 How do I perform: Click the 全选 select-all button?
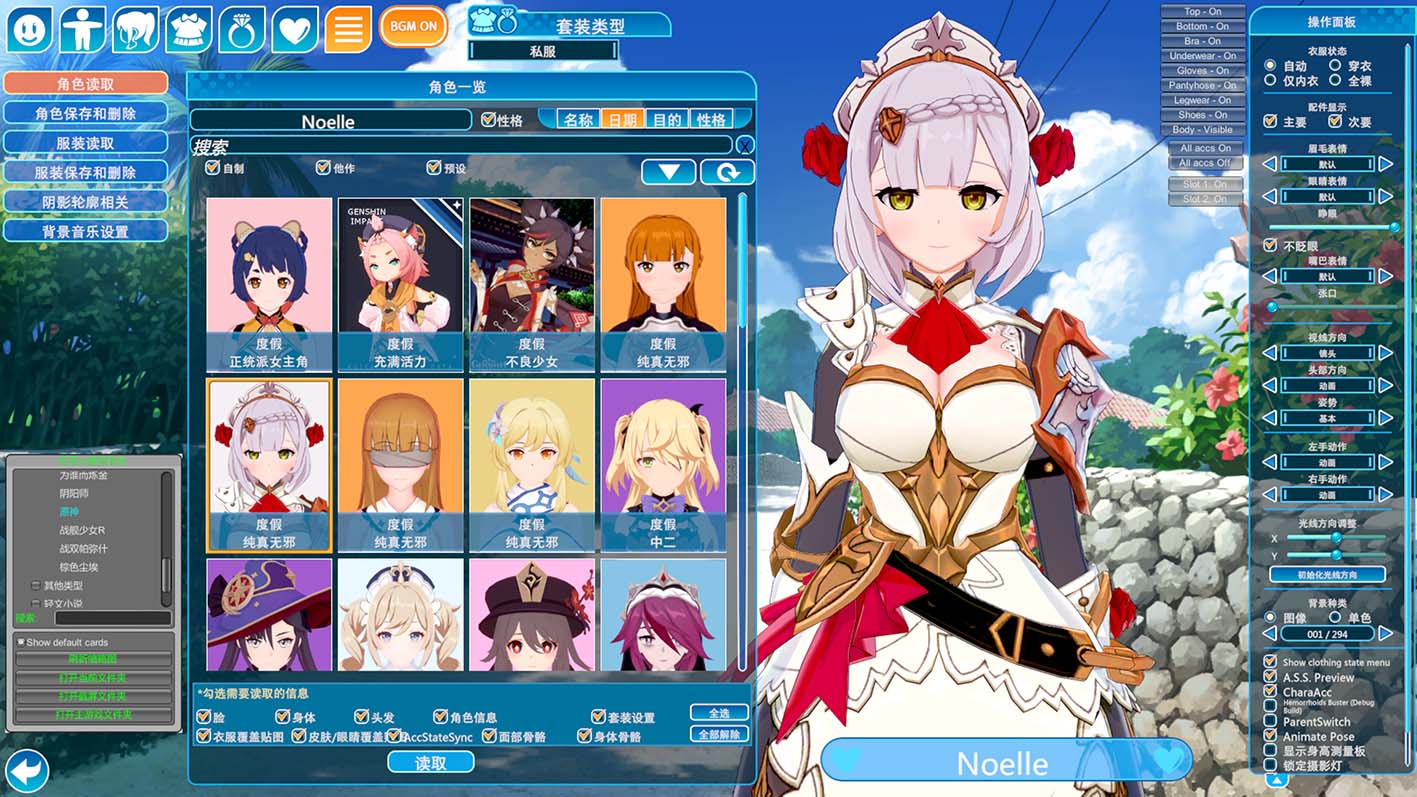click(719, 713)
